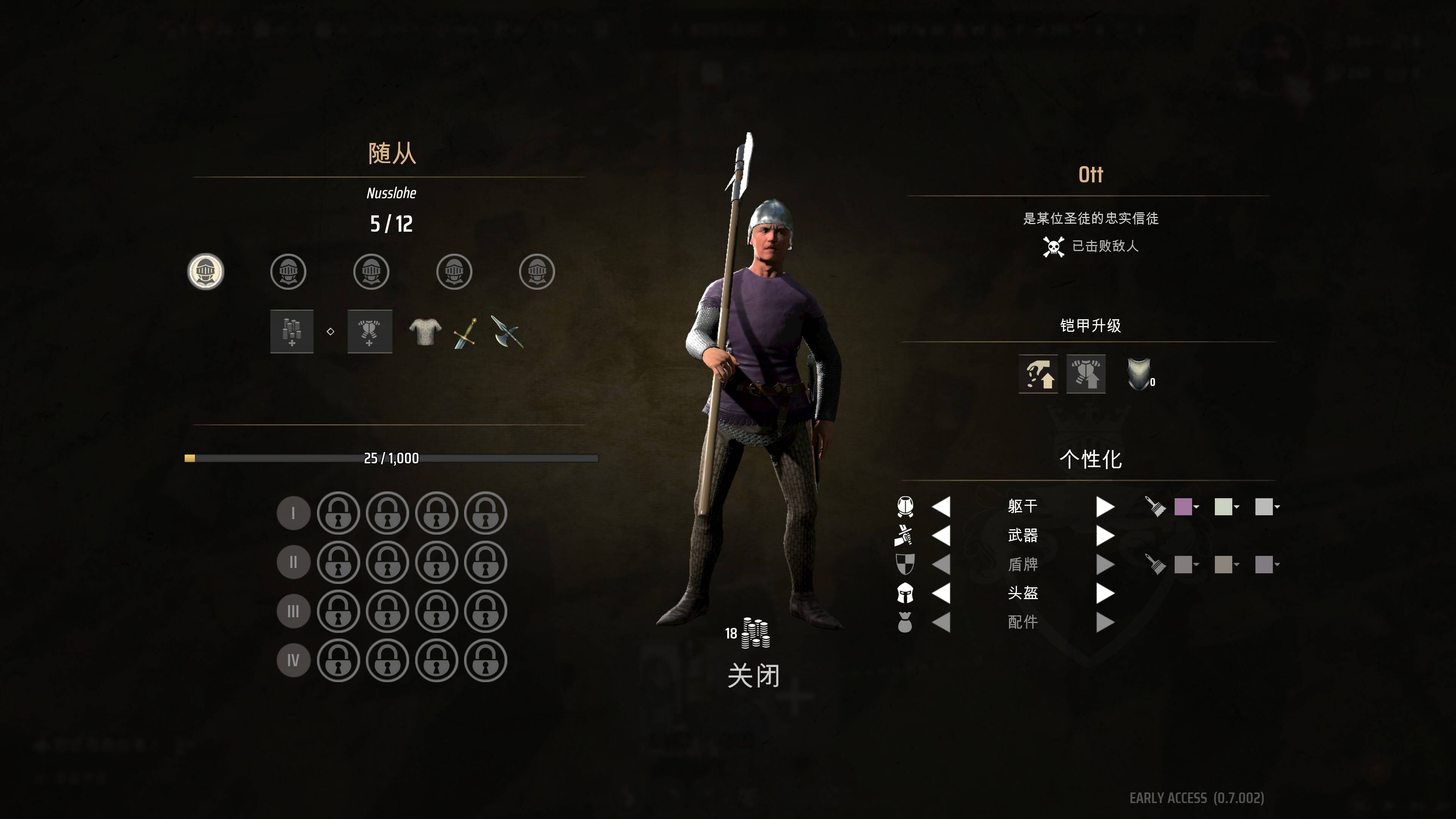Switch to next 躯干 torso style

[1105, 507]
